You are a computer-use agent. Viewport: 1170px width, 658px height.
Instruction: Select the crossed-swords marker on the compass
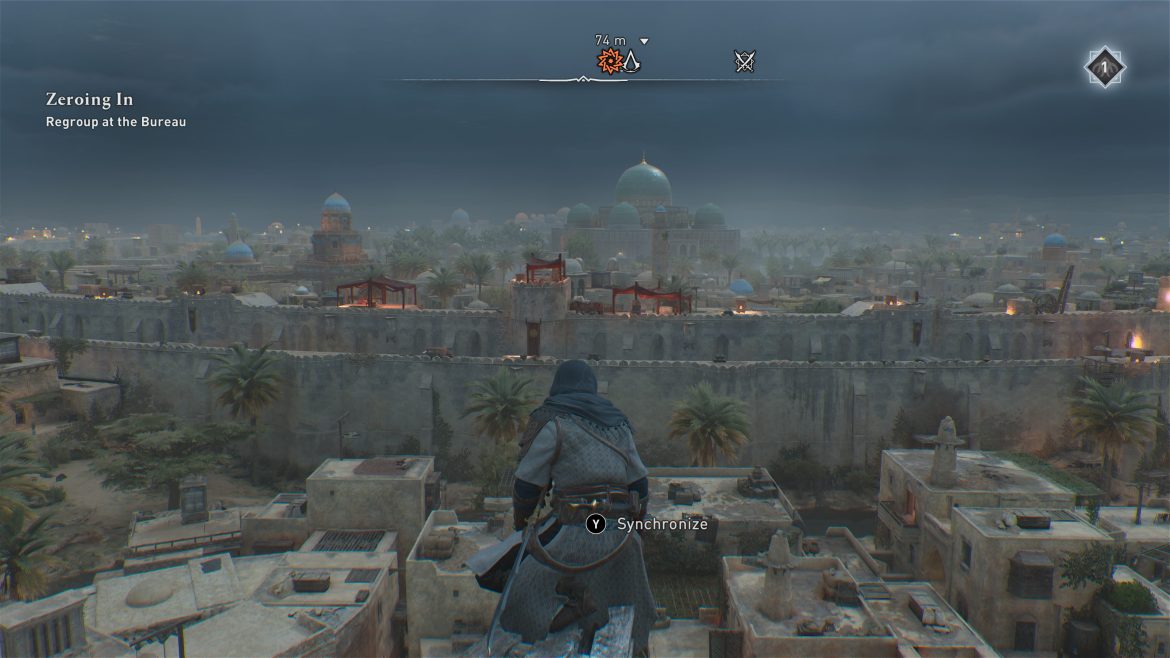744,62
